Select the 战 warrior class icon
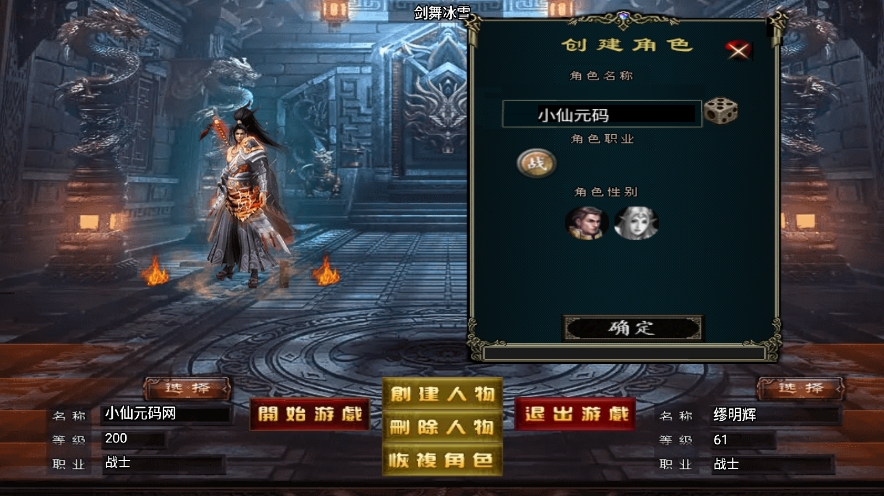 pos(535,163)
